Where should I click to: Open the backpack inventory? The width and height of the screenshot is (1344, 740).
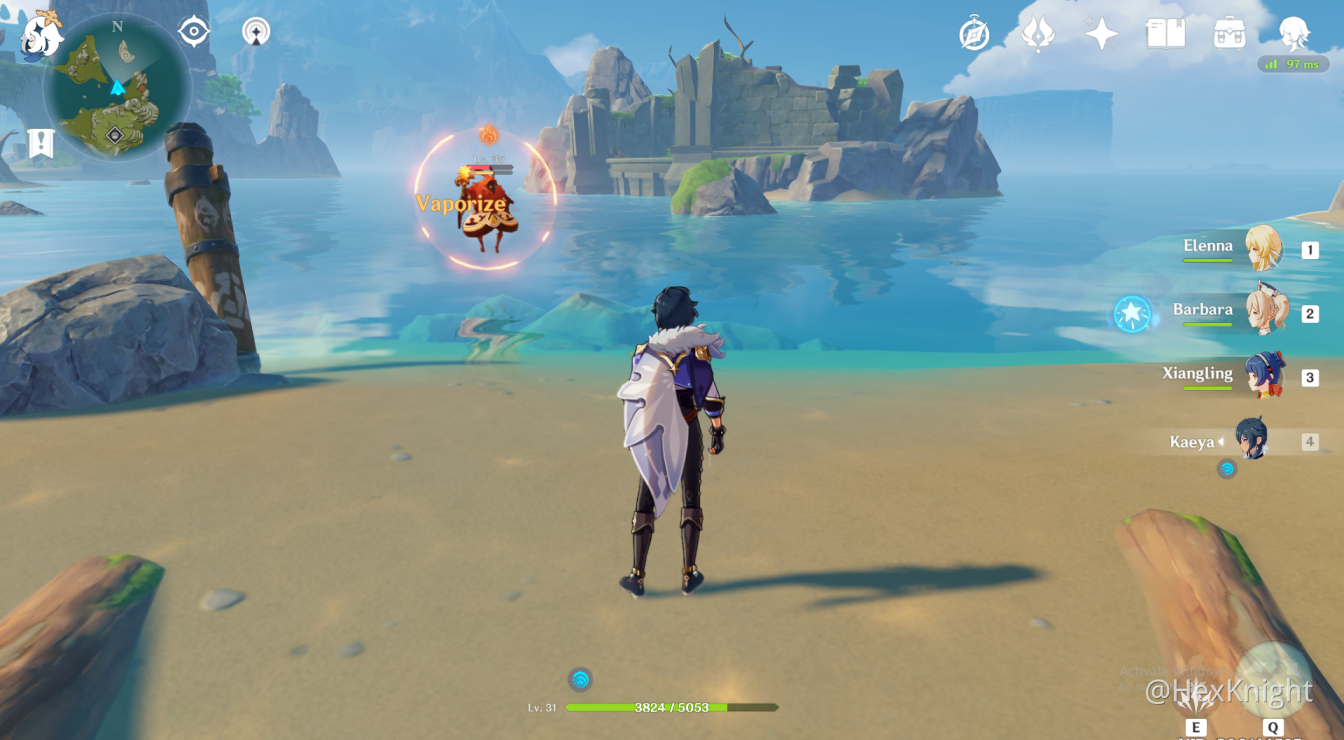[x=1229, y=34]
